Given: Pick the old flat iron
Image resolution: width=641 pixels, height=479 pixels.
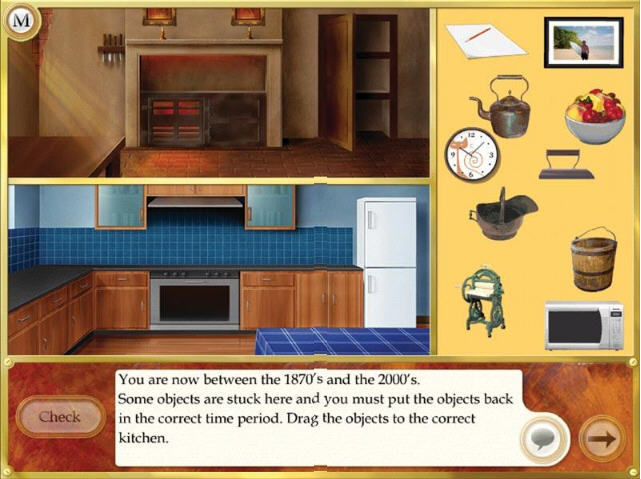Looking at the screenshot, I should 566,165.
